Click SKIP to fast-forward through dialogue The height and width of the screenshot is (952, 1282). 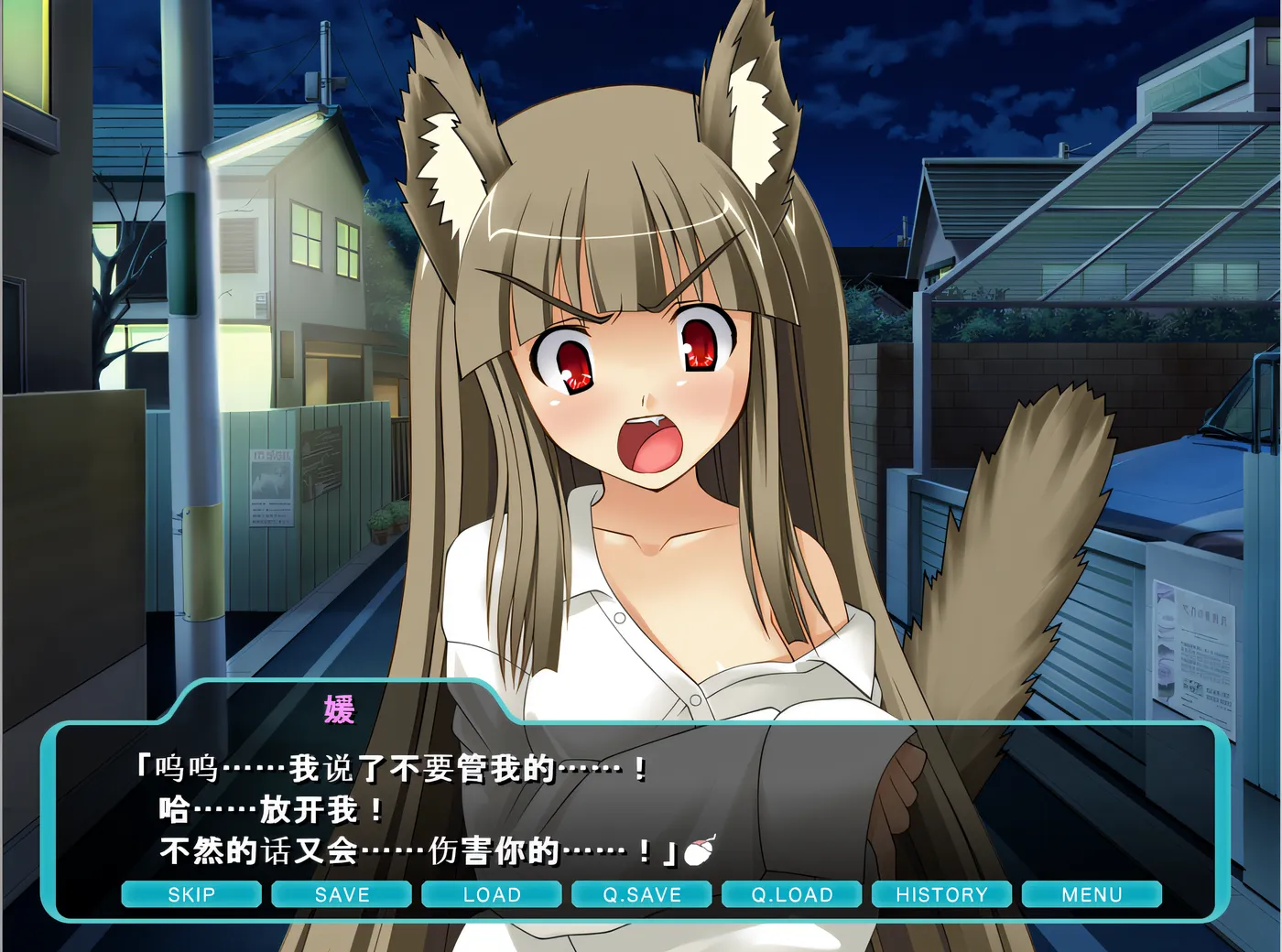(x=191, y=894)
